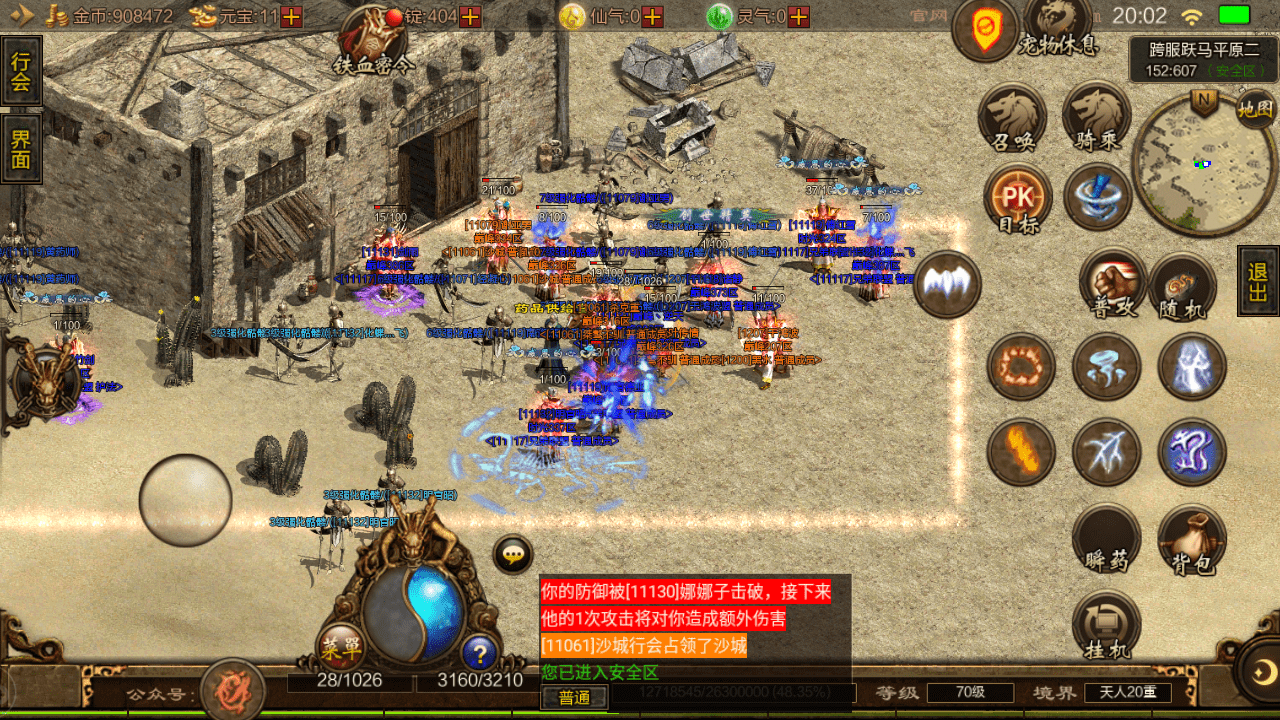This screenshot has width=1280, height=720.
Task: Open the 地图 world map button
Action: [x=1256, y=107]
